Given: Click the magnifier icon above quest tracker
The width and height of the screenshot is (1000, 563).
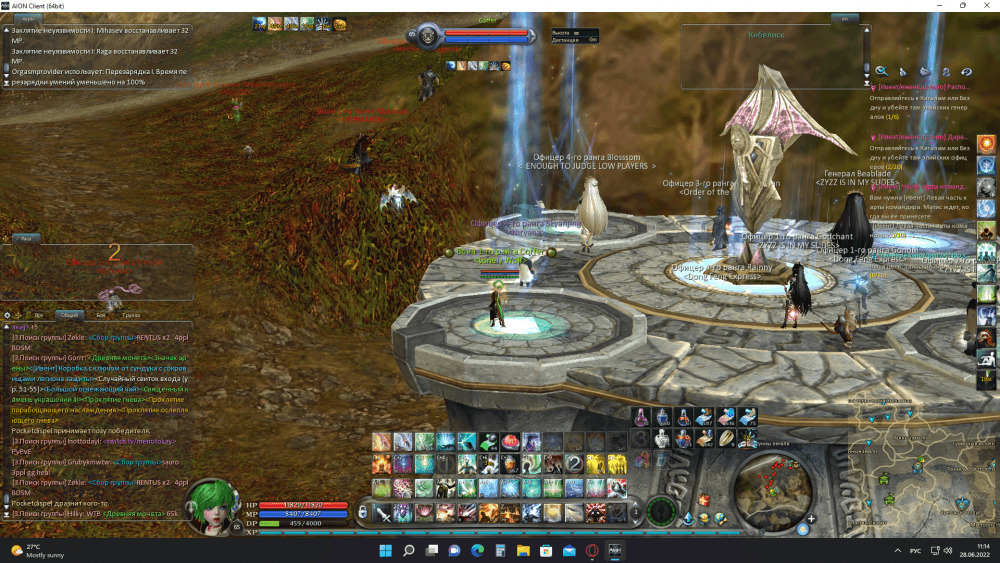Looking at the screenshot, I should click(x=881, y=71).
